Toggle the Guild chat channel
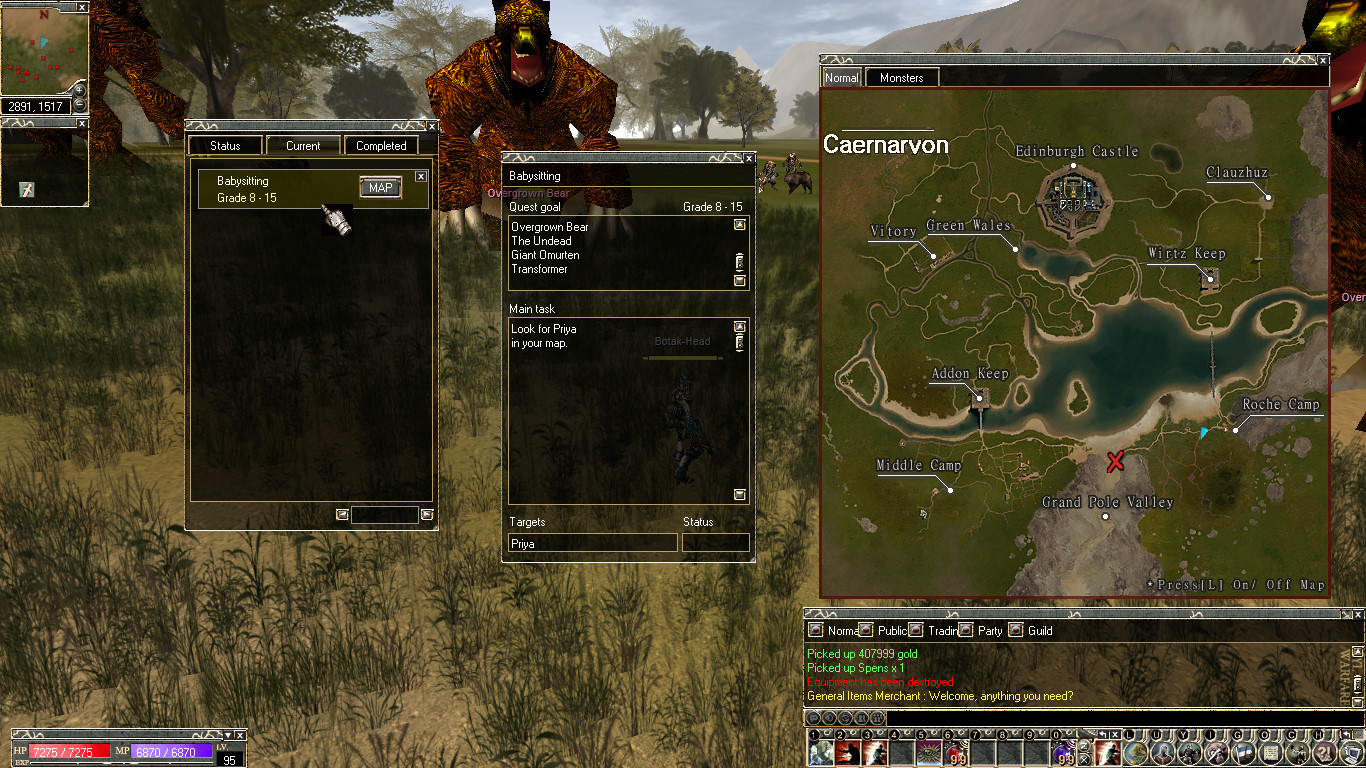 [1016, 630]
